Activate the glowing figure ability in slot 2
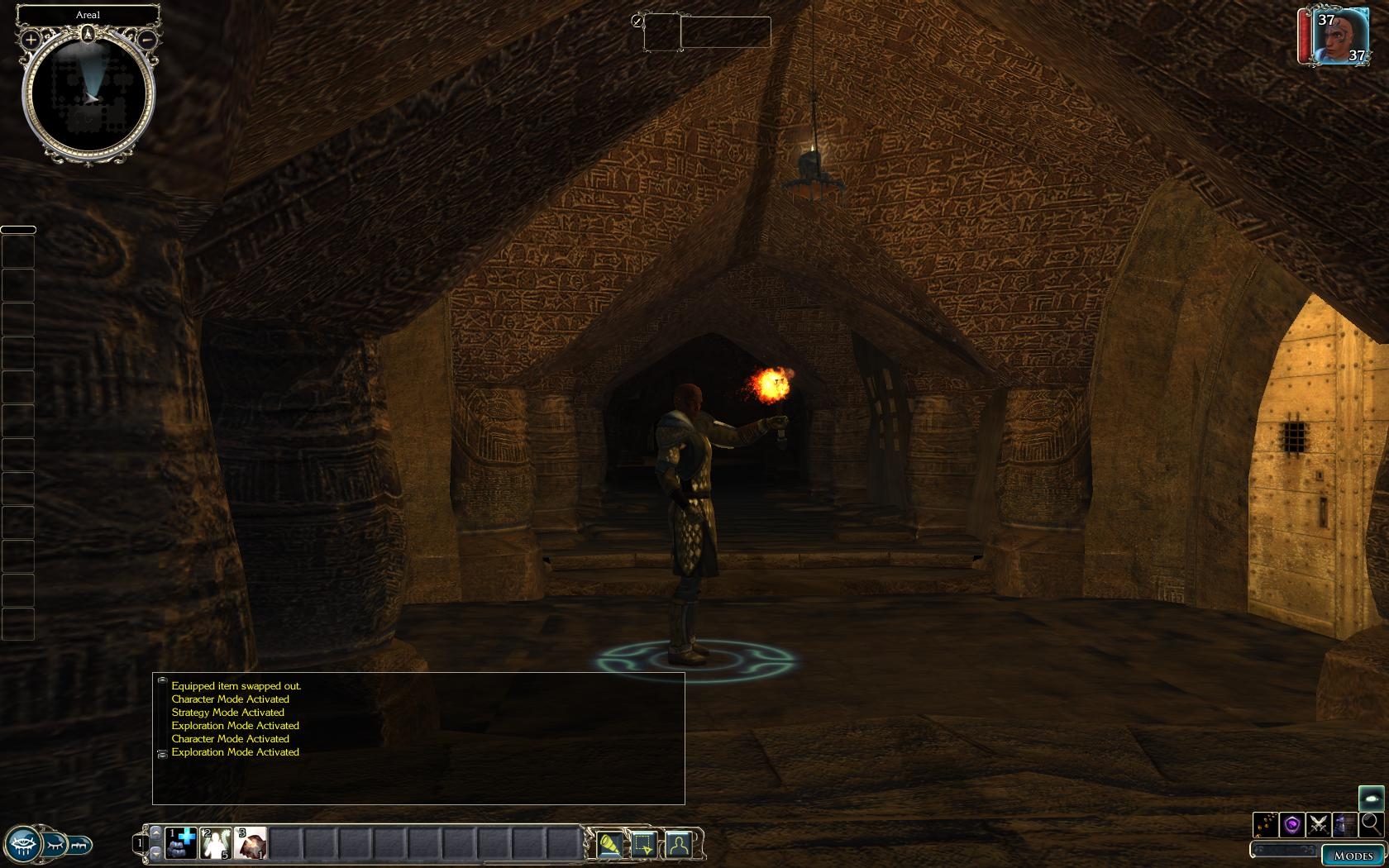Screen dimensions: 1389x868 pos(216,842)
